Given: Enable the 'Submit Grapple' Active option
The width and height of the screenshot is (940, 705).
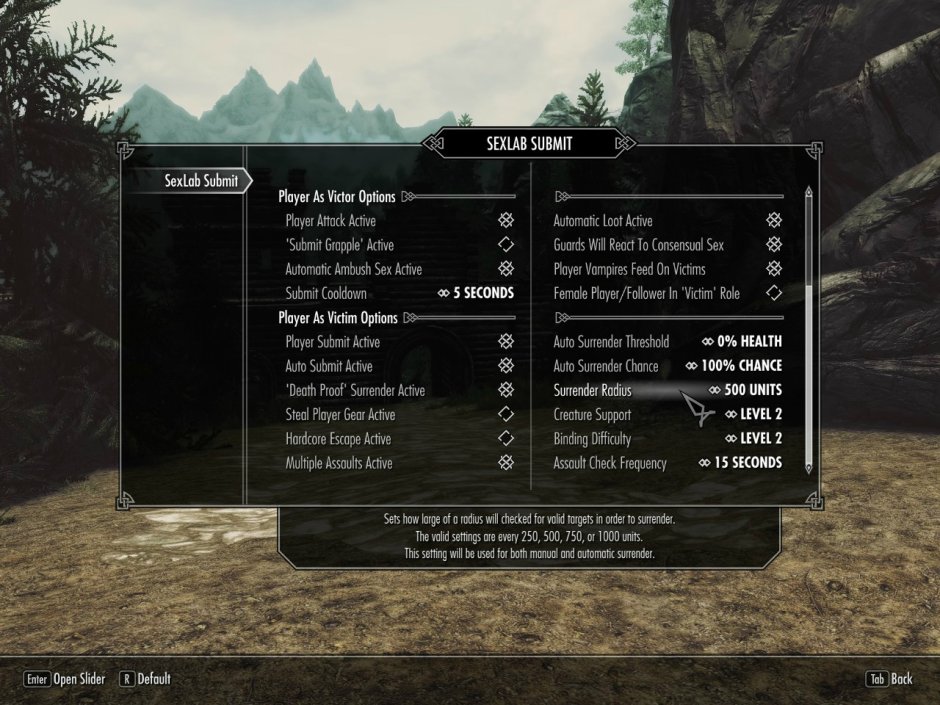Looking at the screenshot, I should 506,245.
